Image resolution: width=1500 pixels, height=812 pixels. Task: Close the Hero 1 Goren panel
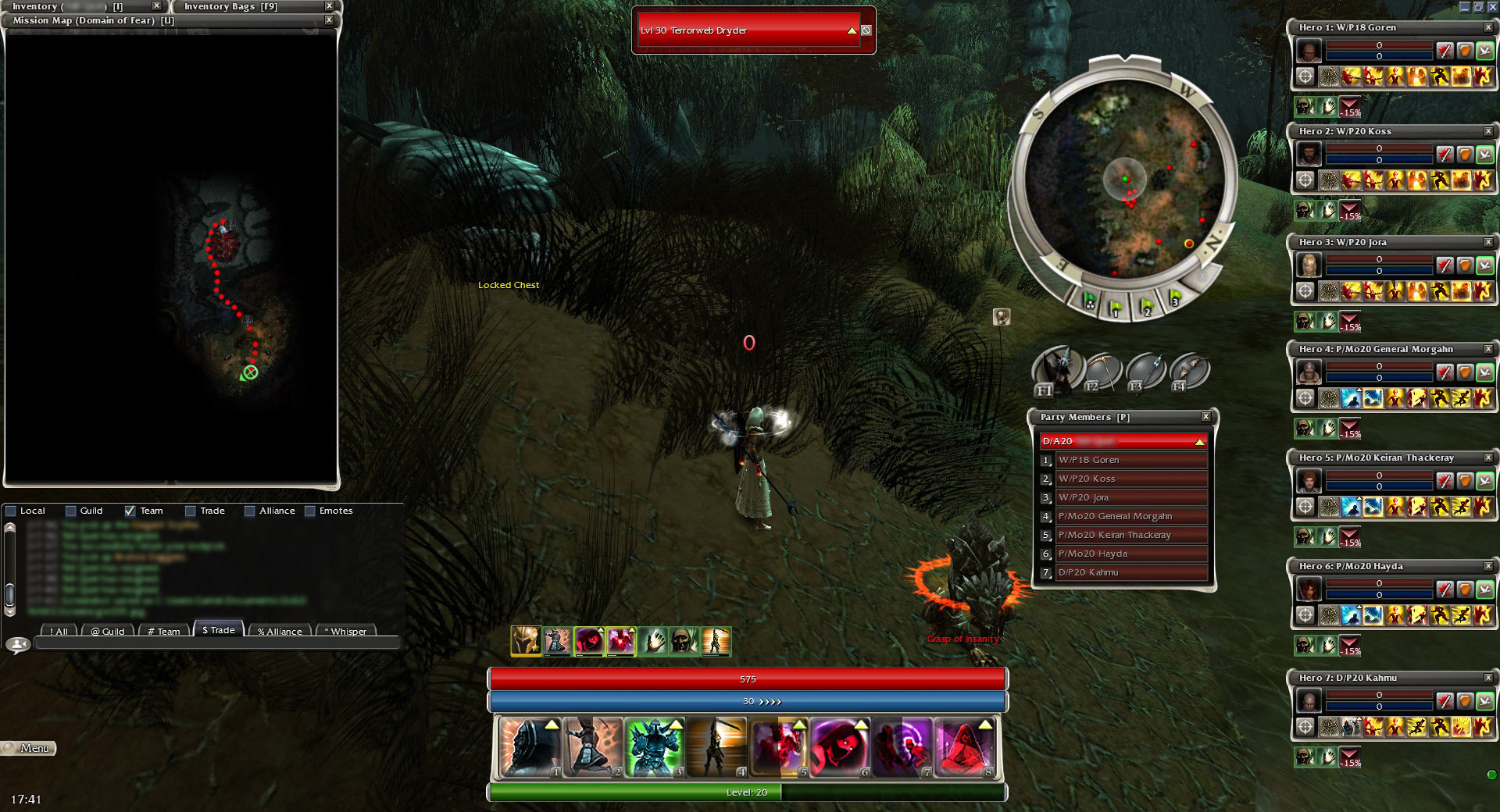(1487, 27)
